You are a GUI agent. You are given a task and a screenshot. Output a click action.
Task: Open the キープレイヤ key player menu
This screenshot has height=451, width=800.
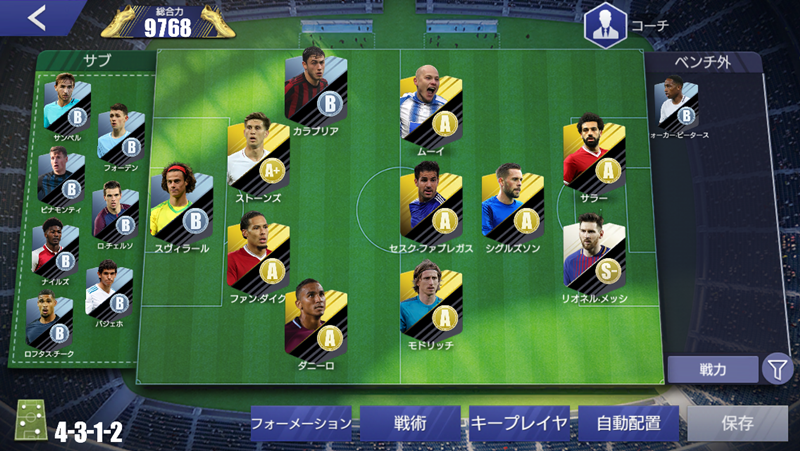[x=519, y=423]
